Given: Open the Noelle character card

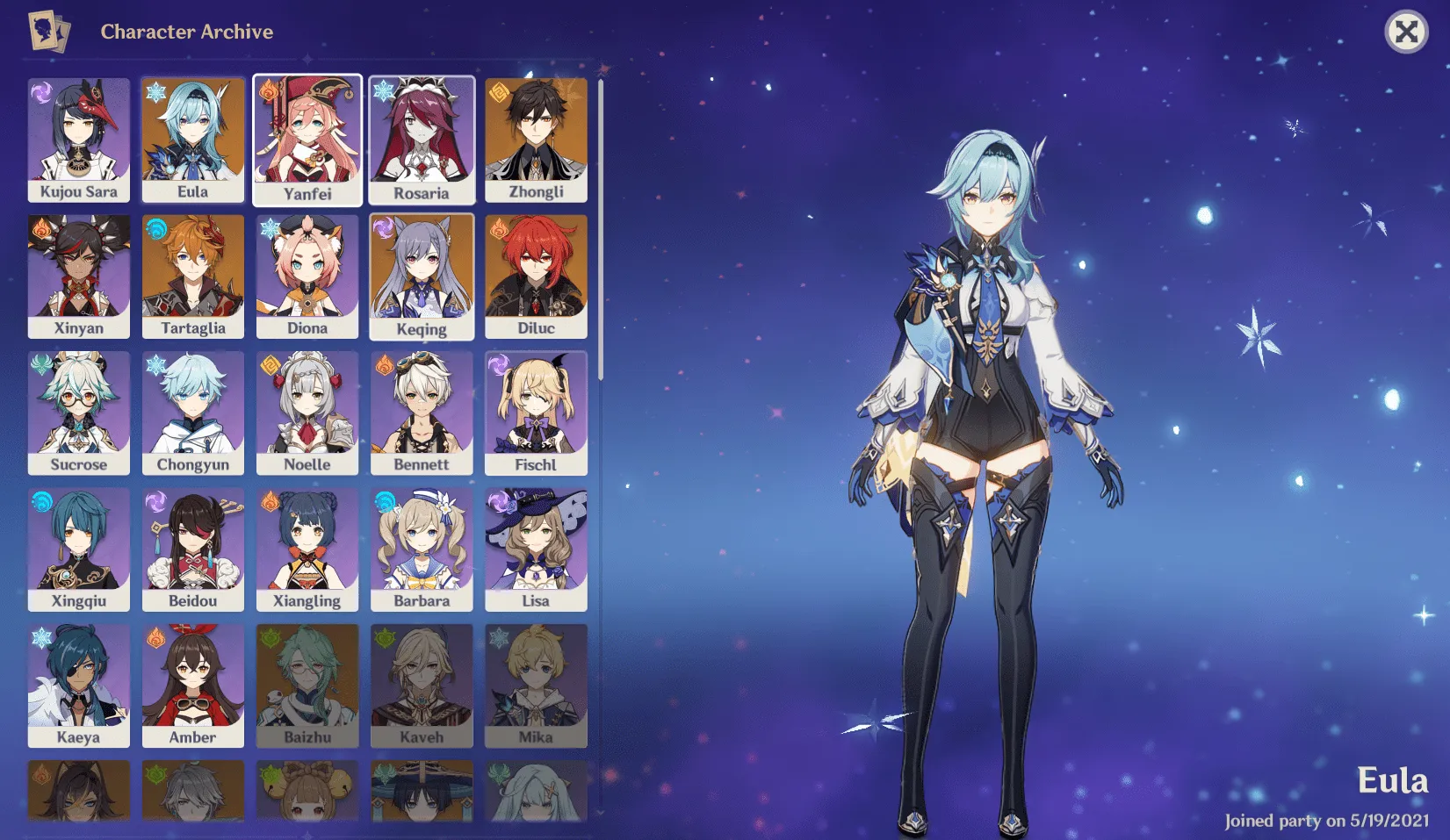Looking at the screenshot, I should pyautogui.click(x=307, y=413).
